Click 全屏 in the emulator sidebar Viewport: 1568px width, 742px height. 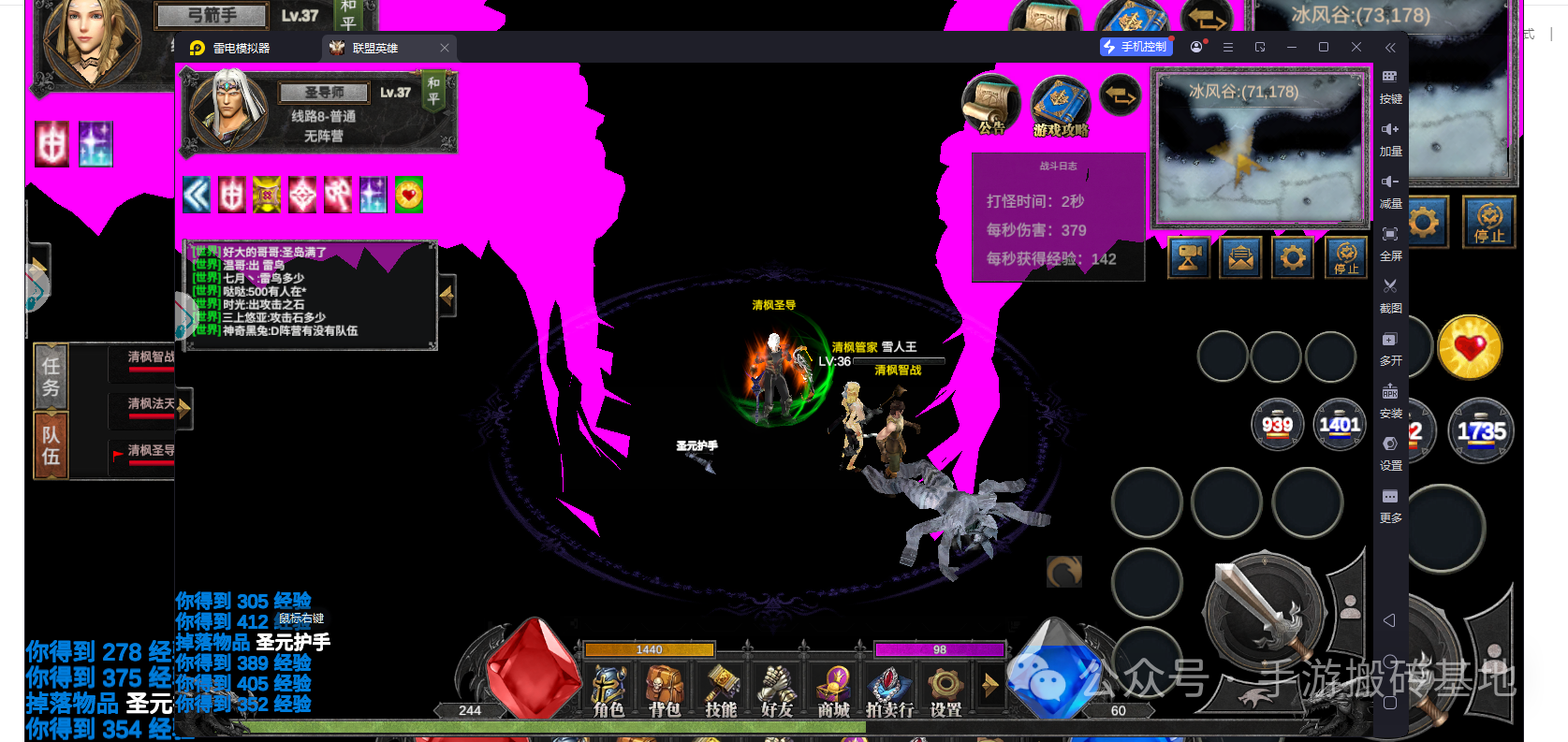pyautogui.click(x=1390, y=242)
